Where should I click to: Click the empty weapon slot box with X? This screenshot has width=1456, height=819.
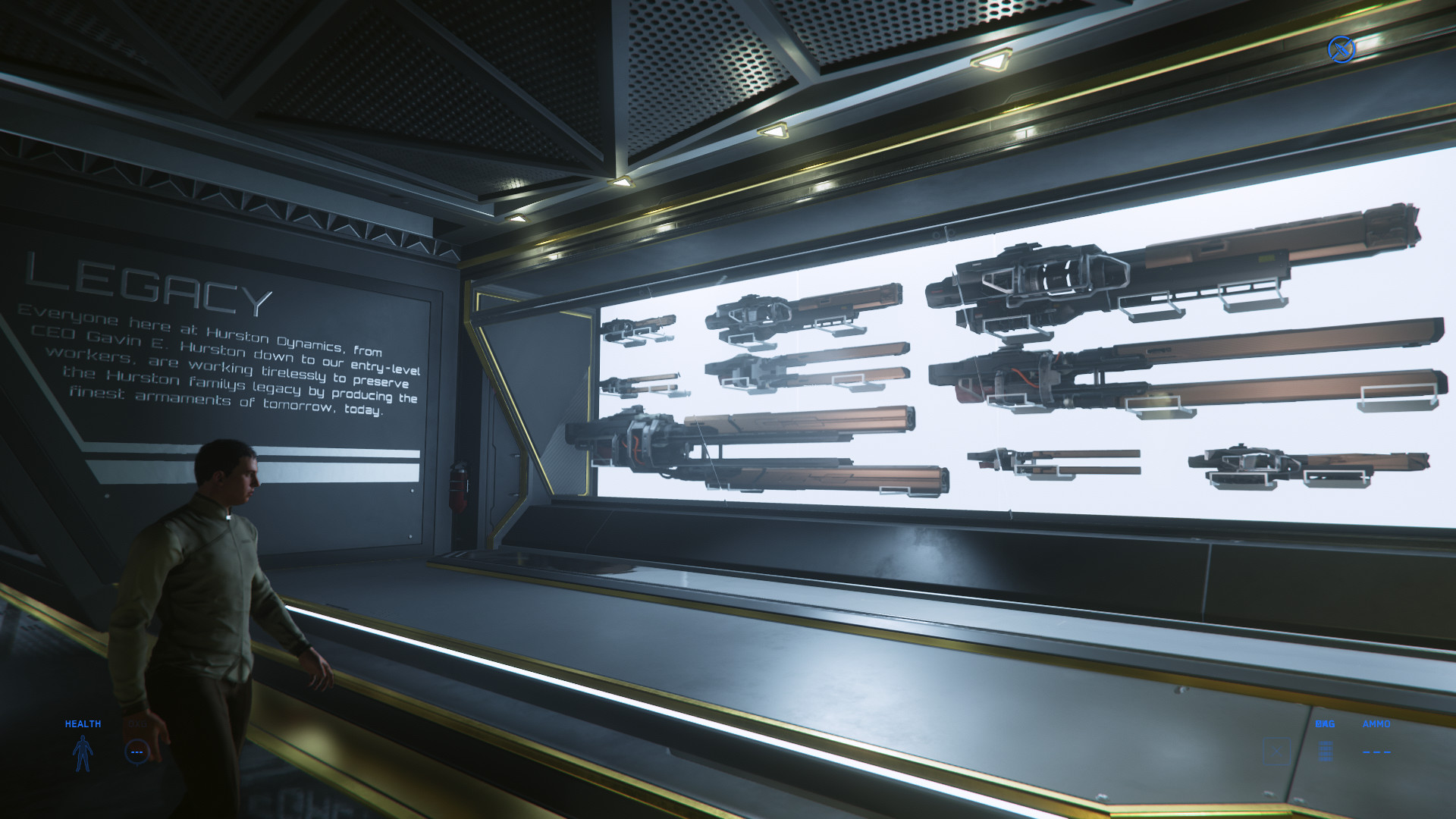1277,752
